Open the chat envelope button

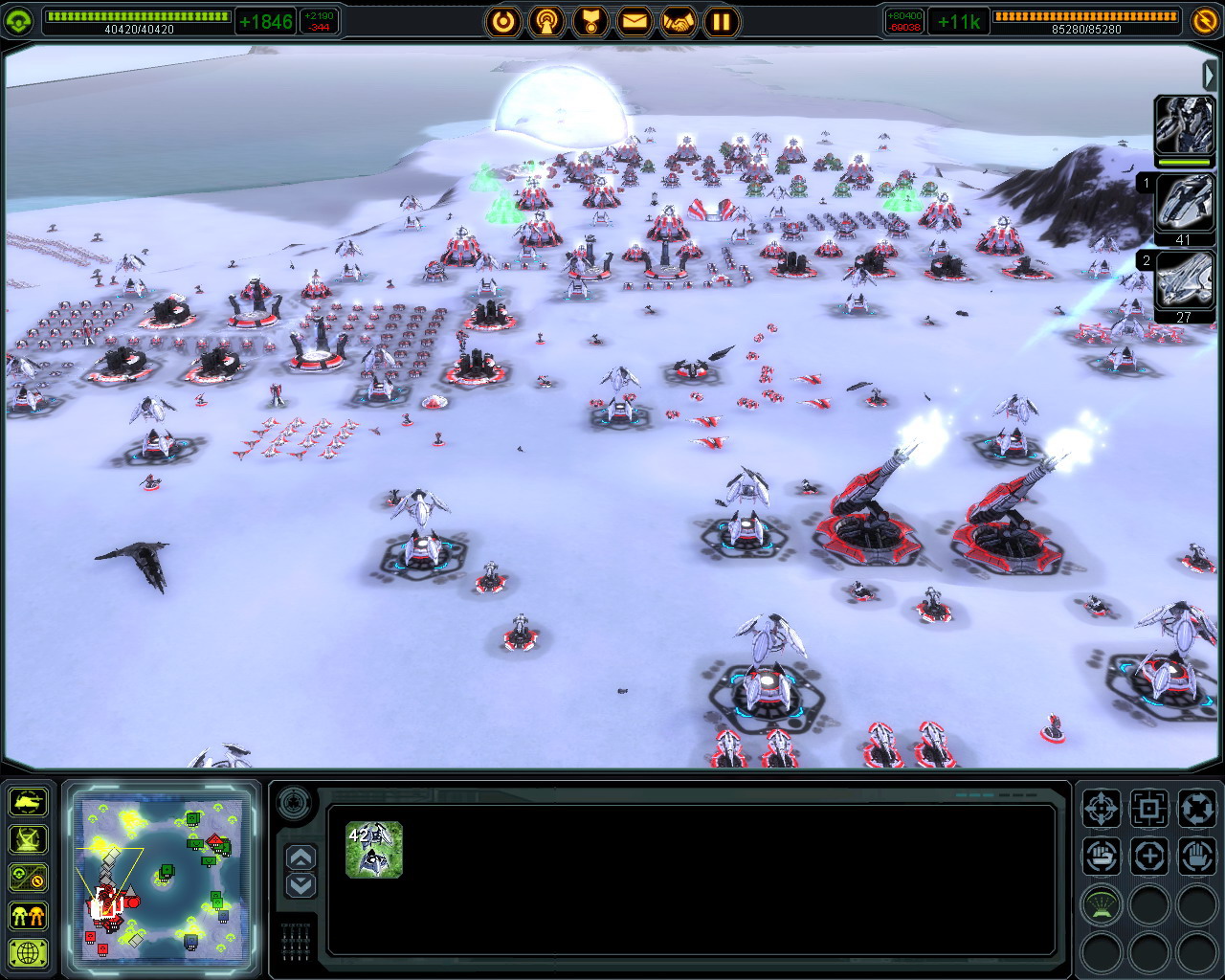click(x=634, y=21)
